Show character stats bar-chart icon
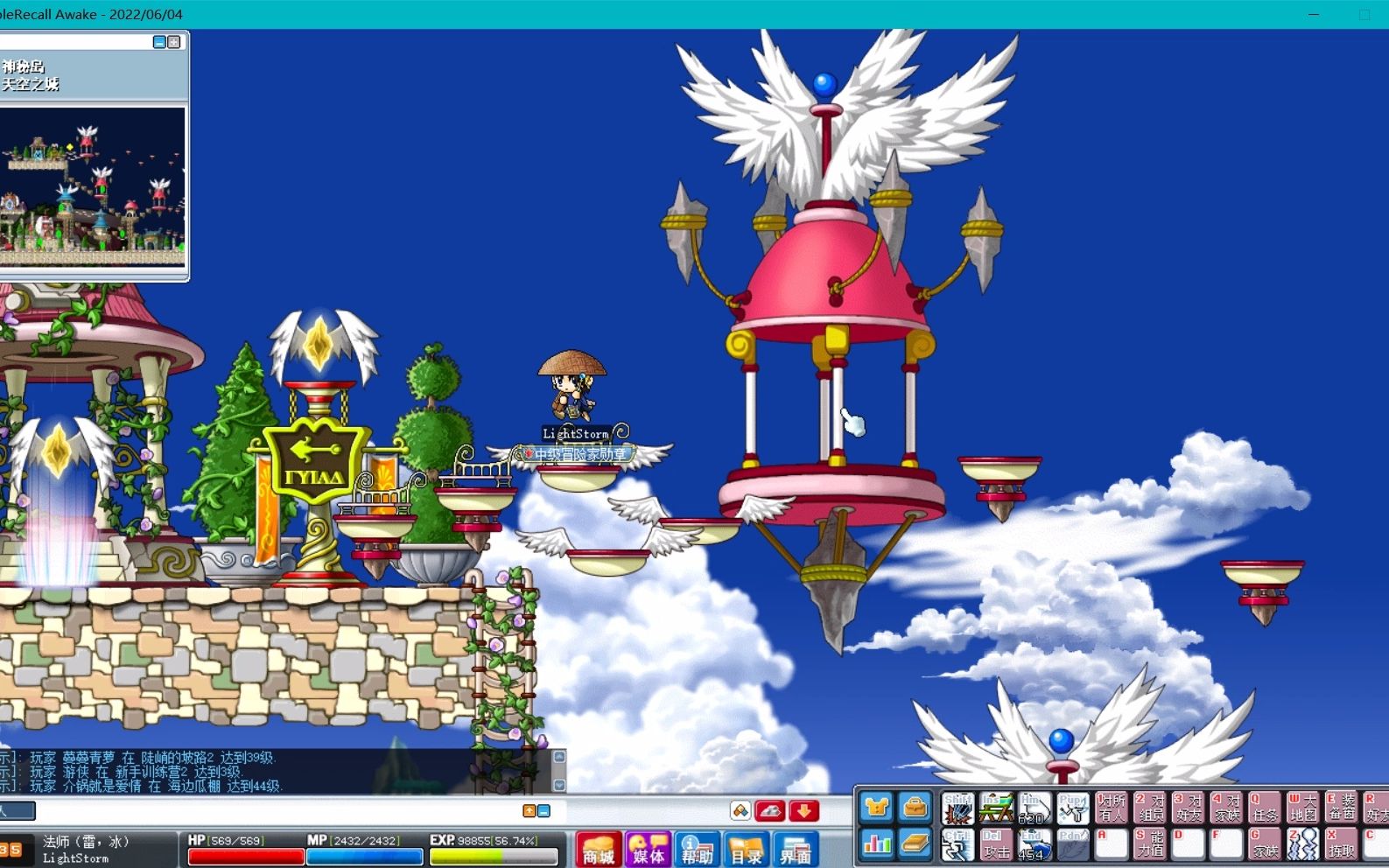This screenshot has height=868, width=1389. pyautogui.click(x=876, y=844)
